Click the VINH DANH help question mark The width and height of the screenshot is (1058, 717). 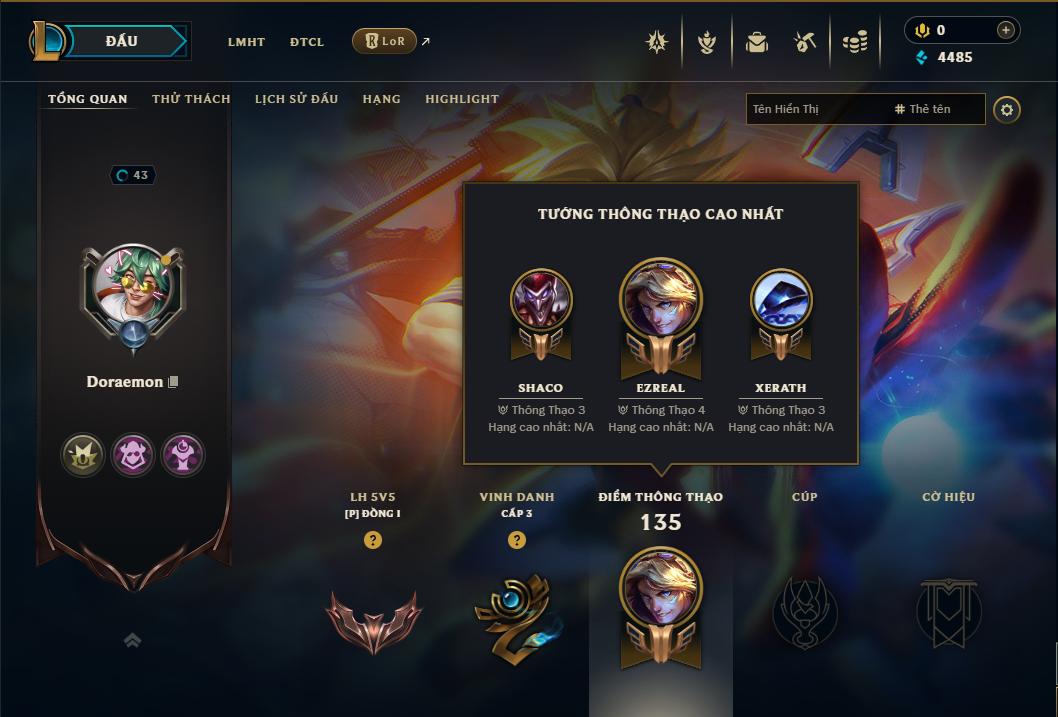tap(516, 540)
